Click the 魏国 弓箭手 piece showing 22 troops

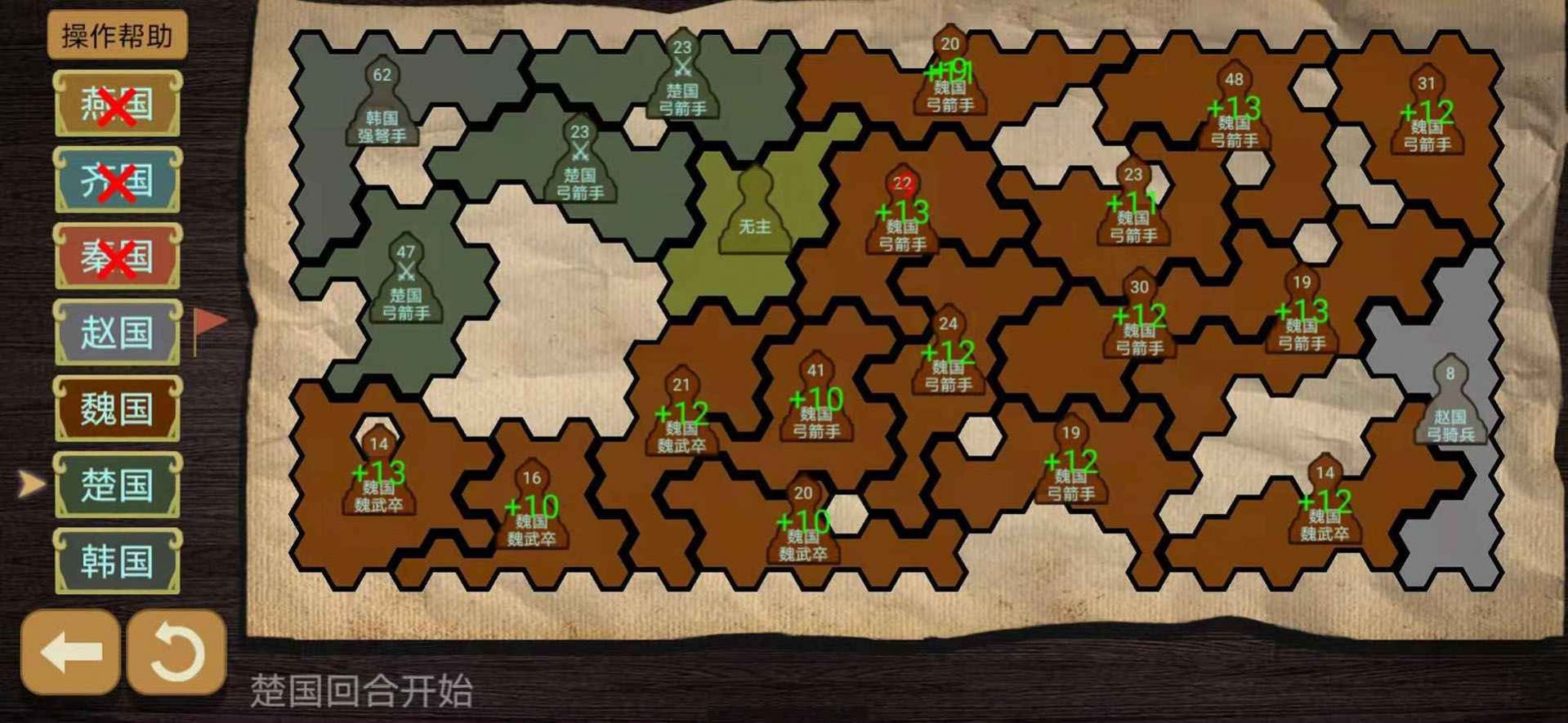(904, 212)
